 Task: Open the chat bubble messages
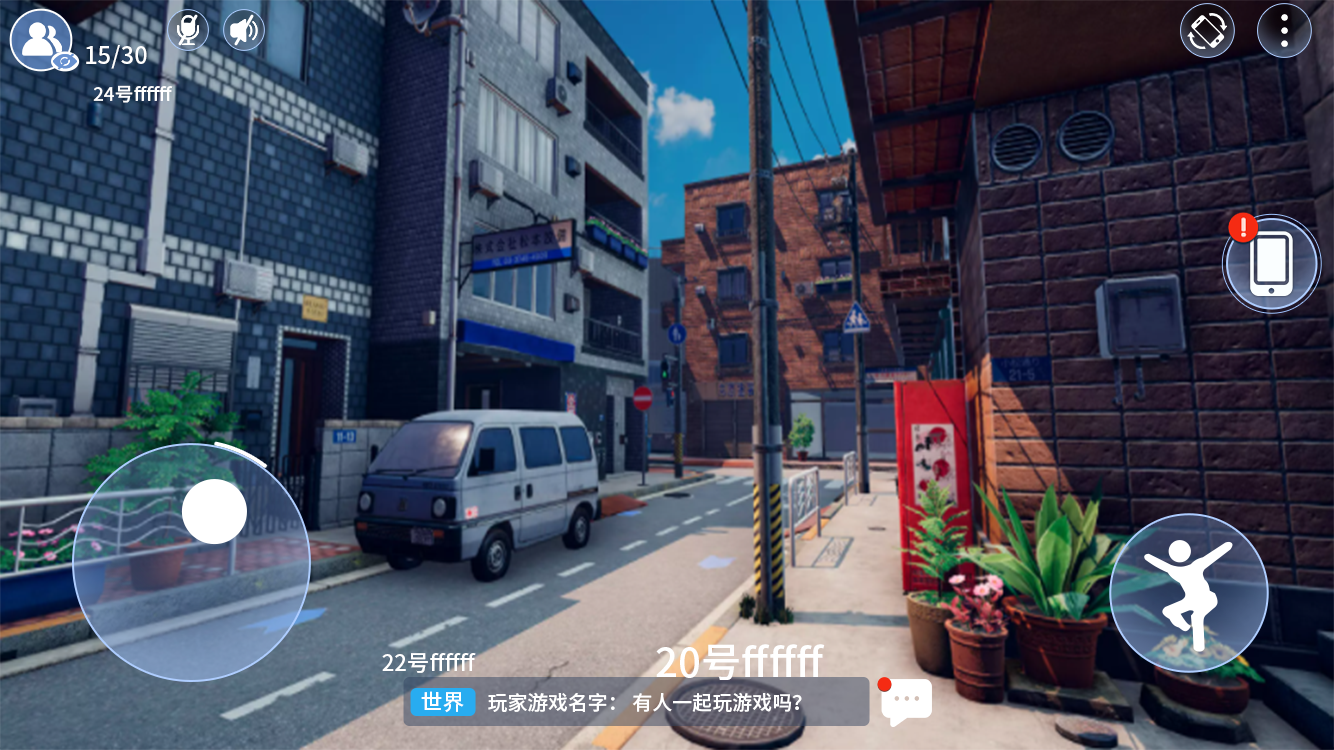[906, 702]
